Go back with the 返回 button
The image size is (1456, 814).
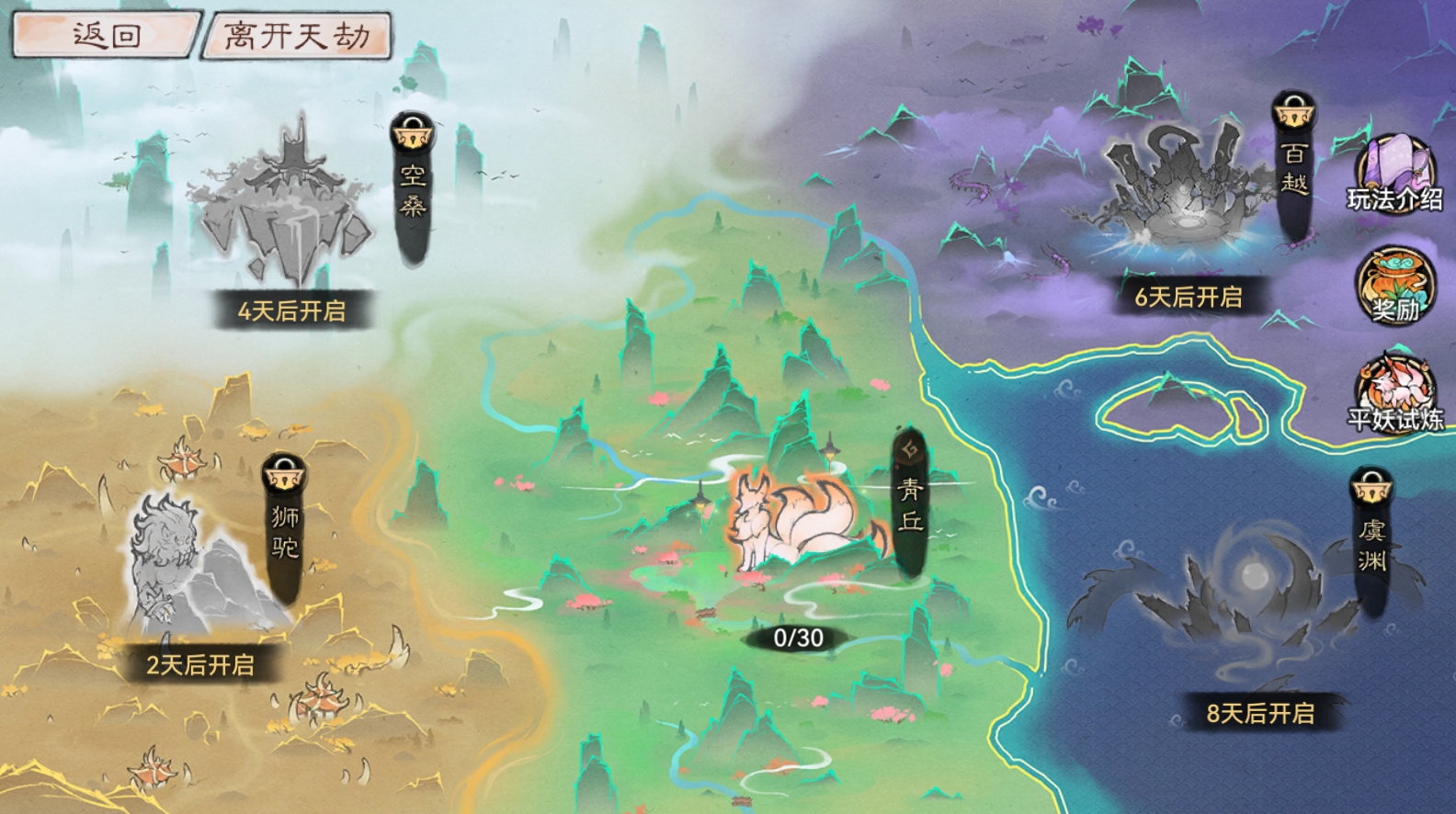tap(106, 36)
